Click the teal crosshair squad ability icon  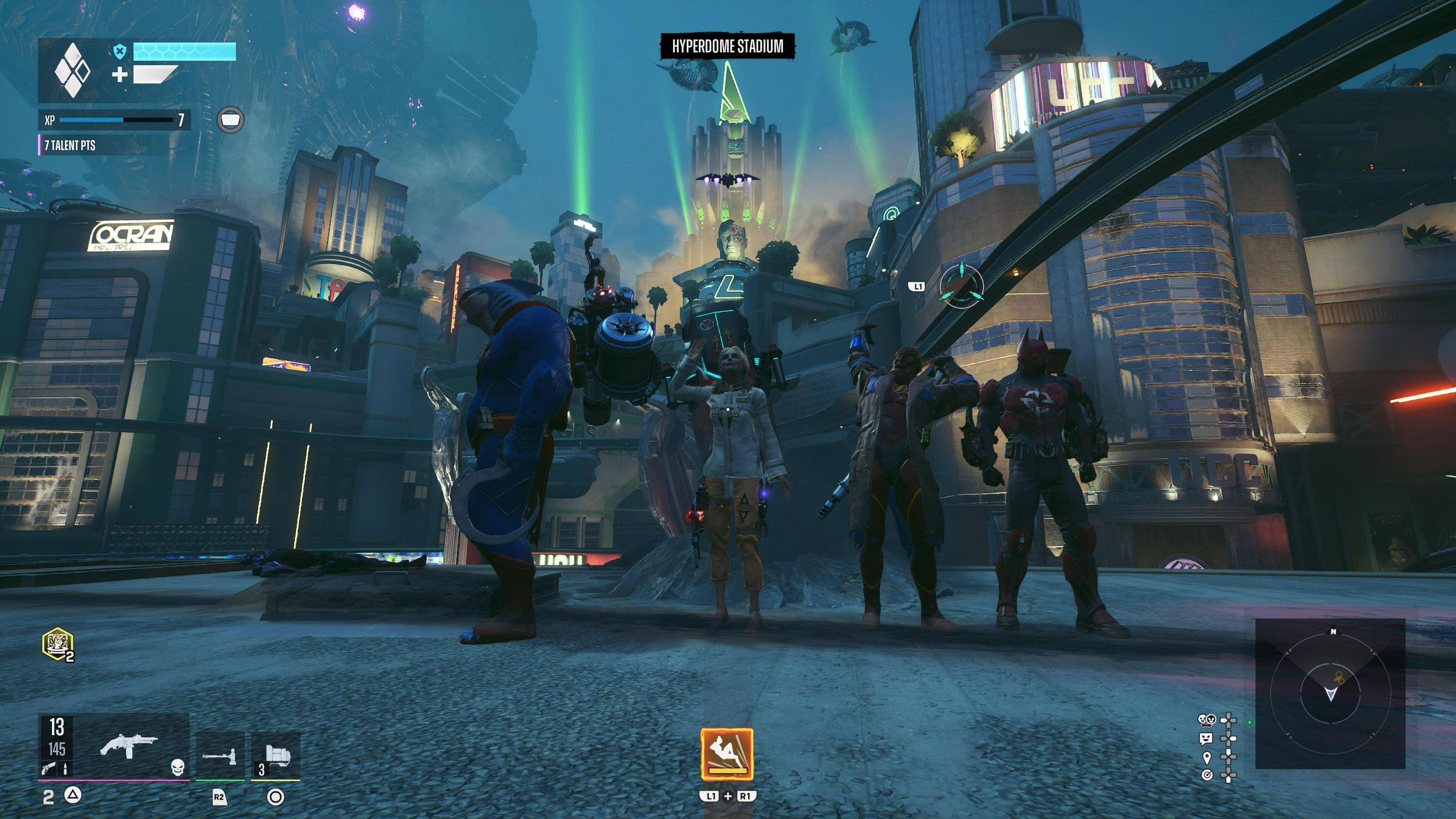[961, 286]
